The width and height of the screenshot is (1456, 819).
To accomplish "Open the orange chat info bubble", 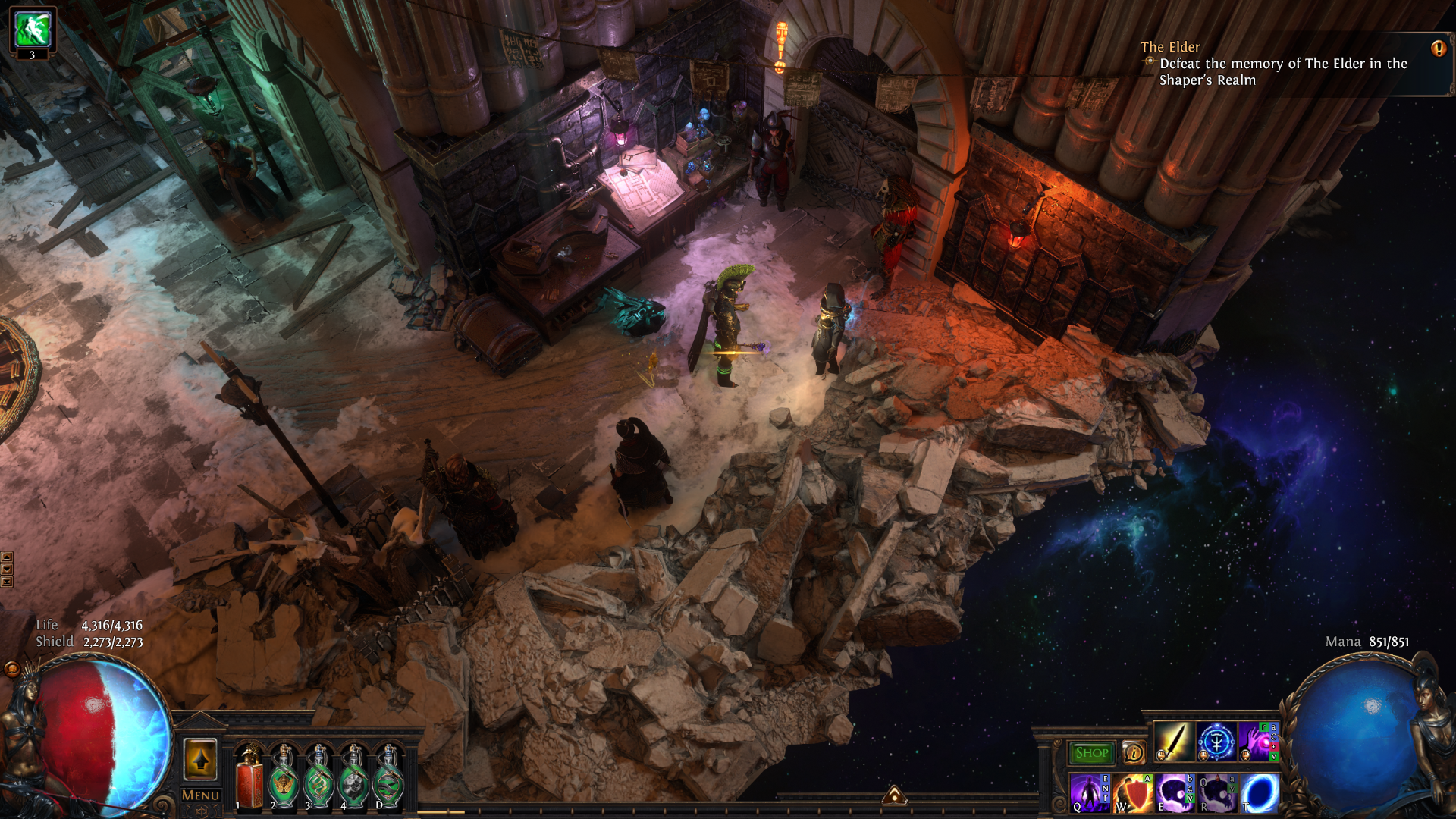I will coord(1134,752).
